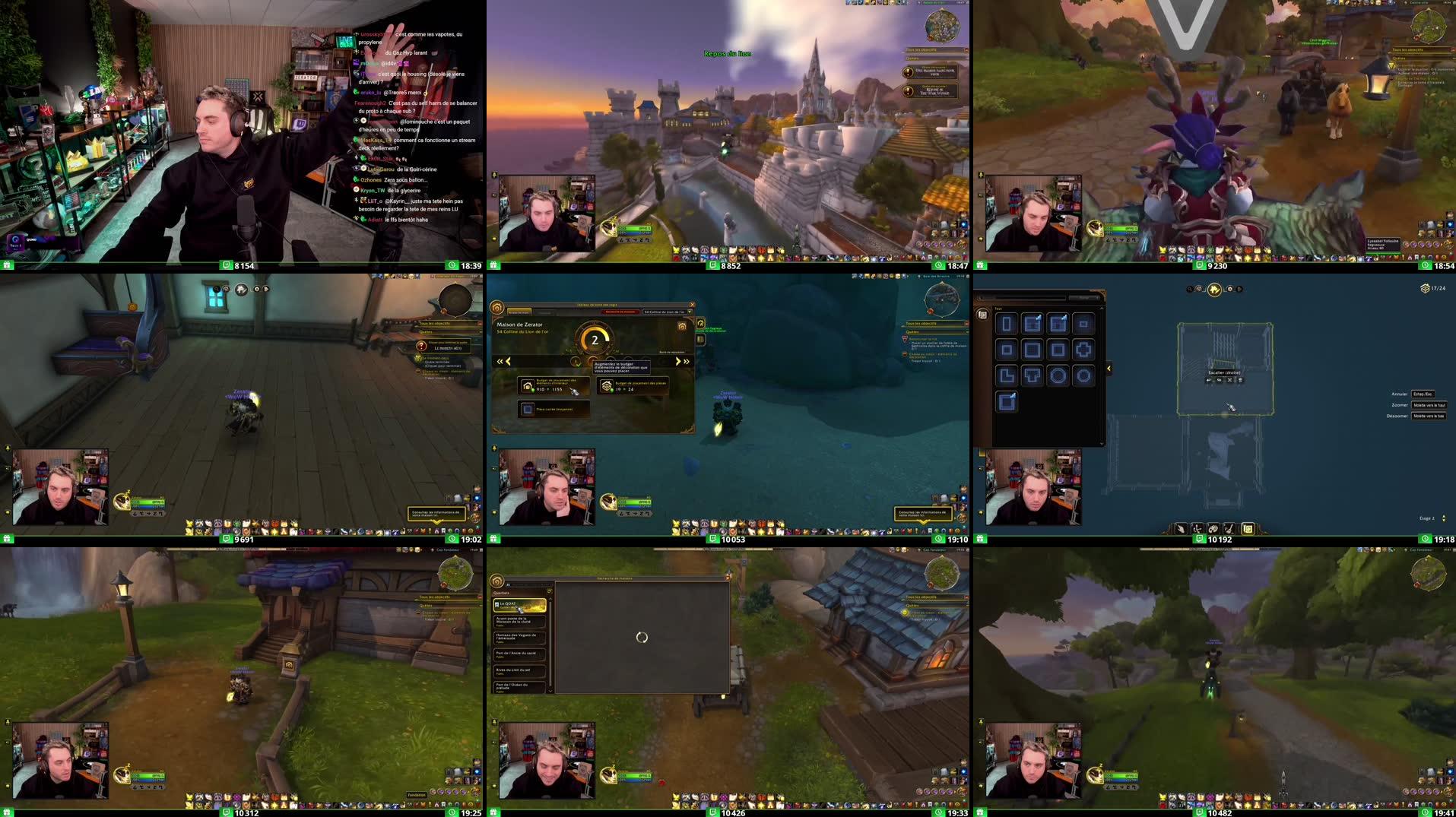Click the minimap in the top-right corner
Viewport: 1456px width, 817px height.
coord(1429,27)
